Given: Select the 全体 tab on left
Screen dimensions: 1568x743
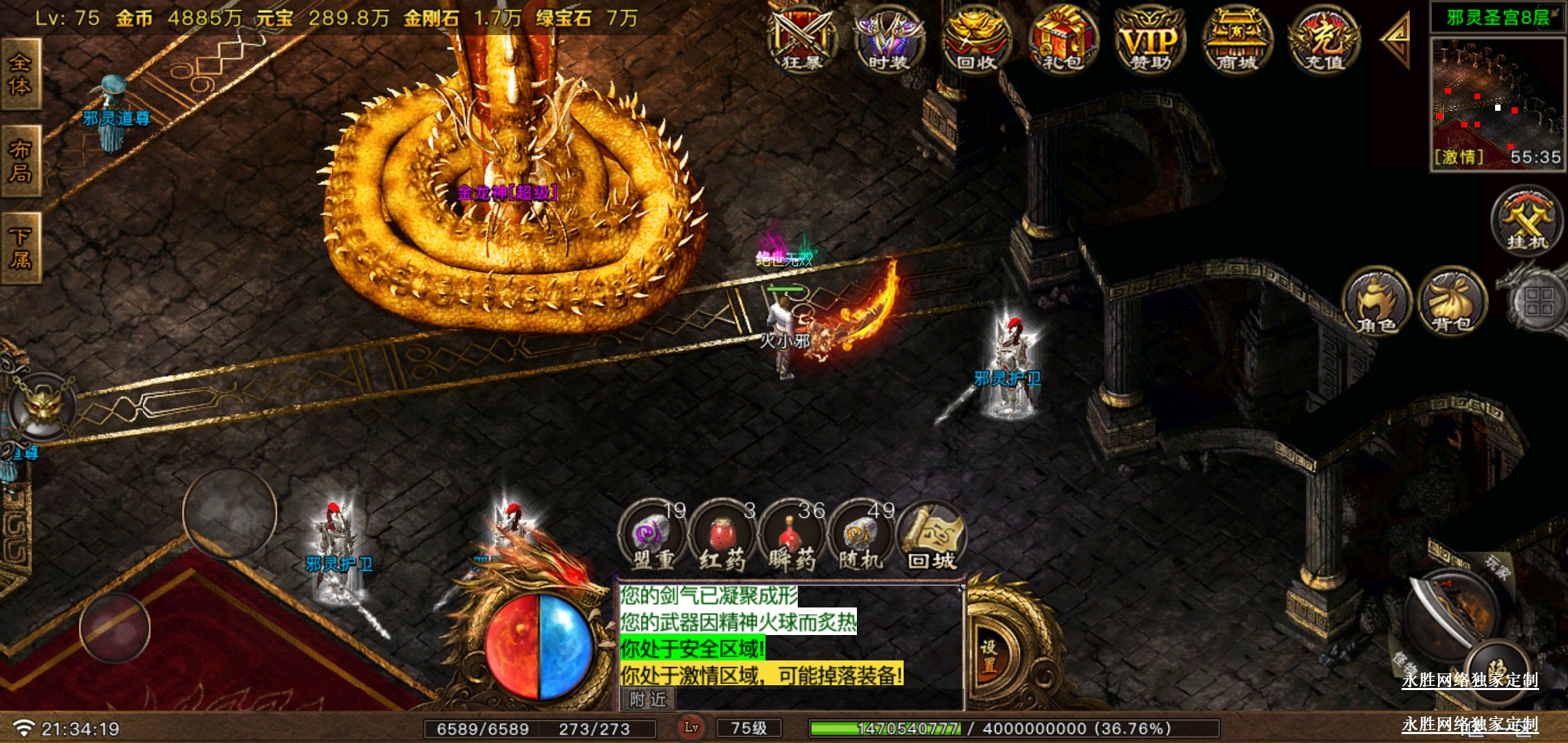Looking at the screenshot, I should pos(20,74).
